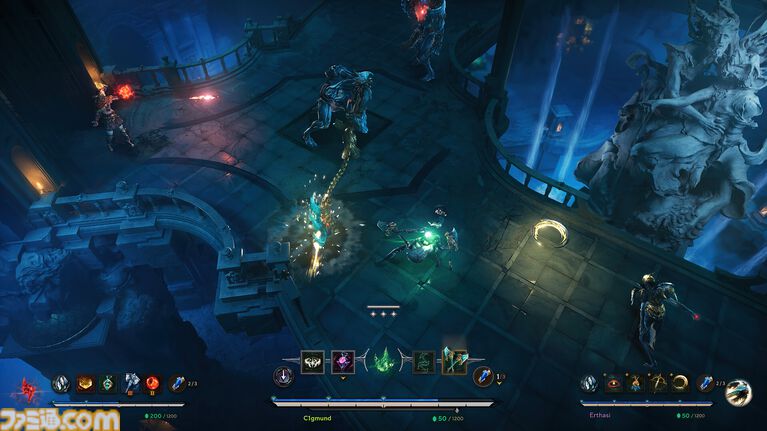The height and width of the screenshot is (431, 767).
Task: Choose the left player's steel hammer ability
Action: (x=130, y=382)
